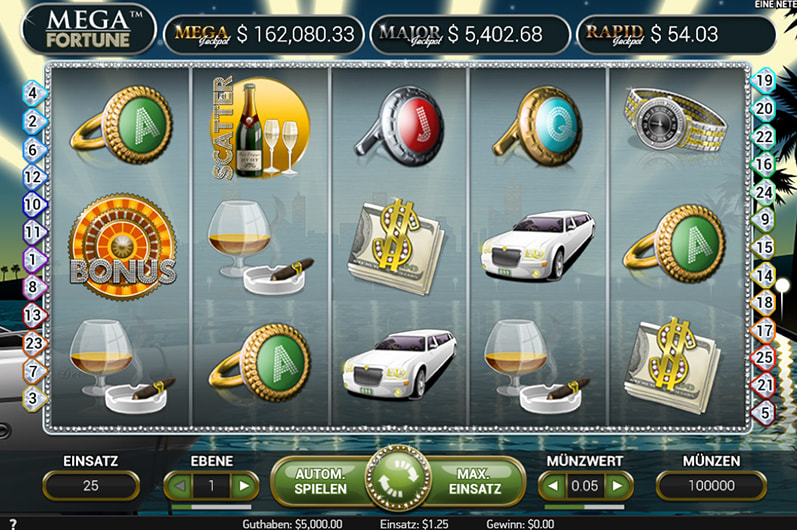This screenshot has width=797, height=530.
Task: Select payline 4 marker
Action: point(32,93)
